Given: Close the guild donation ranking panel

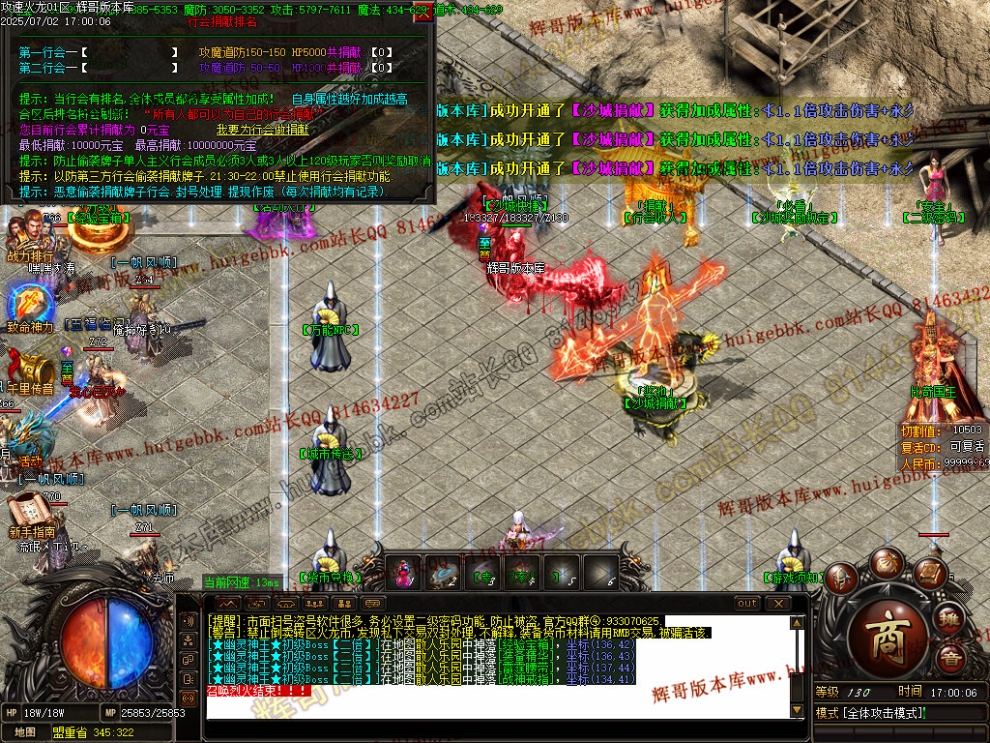Looking at the screenshot, I should [x=424, y=13].
